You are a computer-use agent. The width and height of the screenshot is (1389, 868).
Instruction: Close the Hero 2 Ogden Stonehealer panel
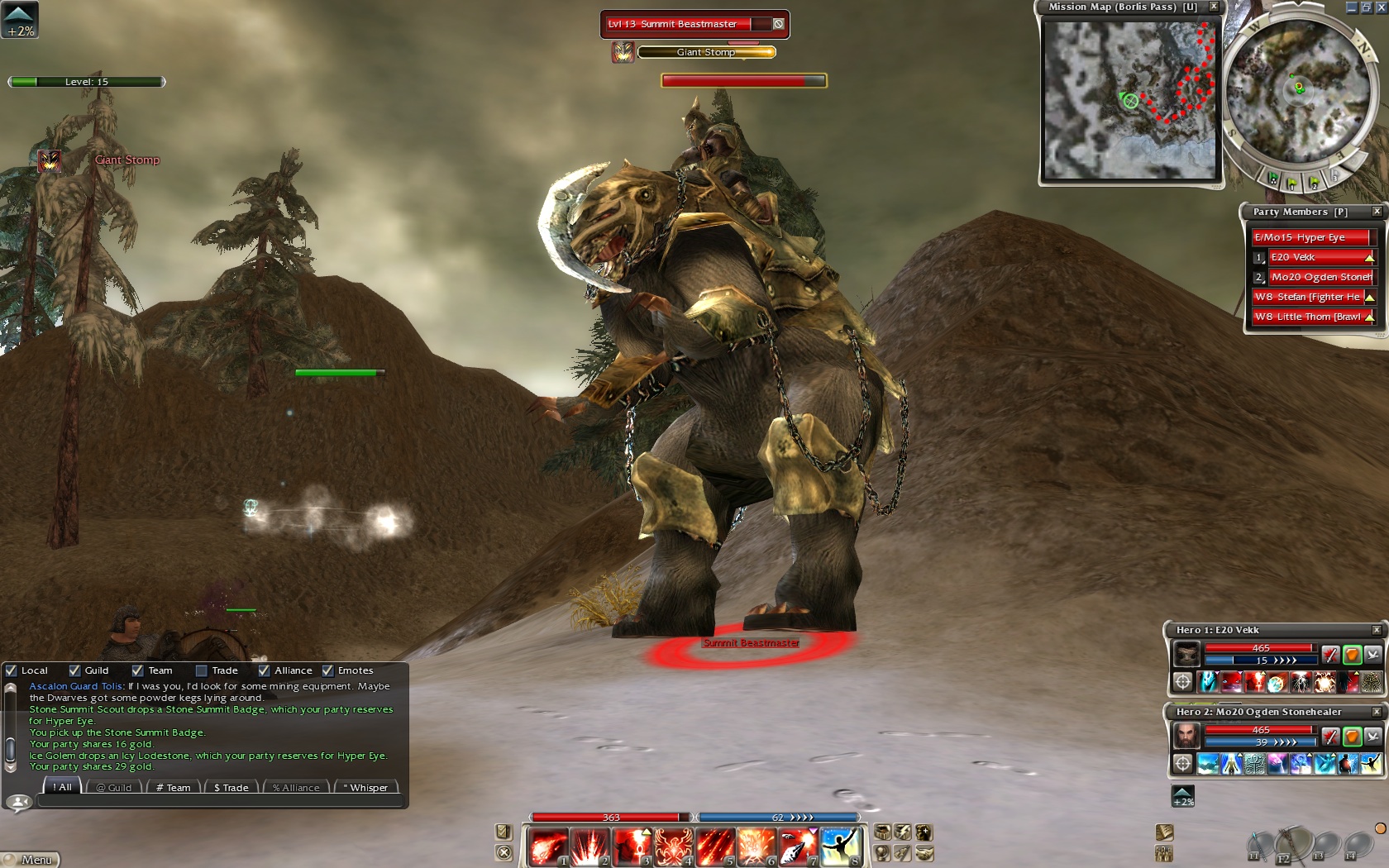point(1377,712)
